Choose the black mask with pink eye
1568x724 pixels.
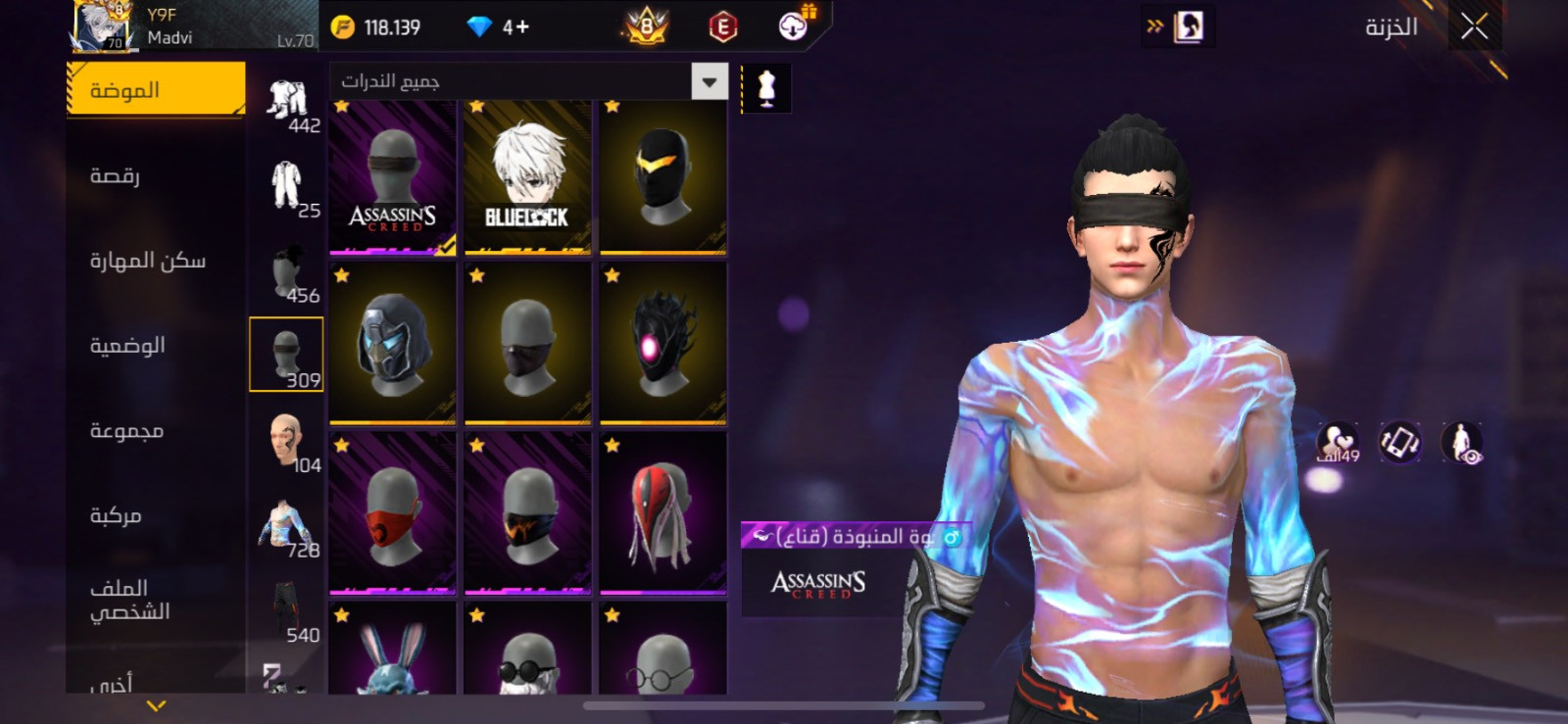point(662,345)
